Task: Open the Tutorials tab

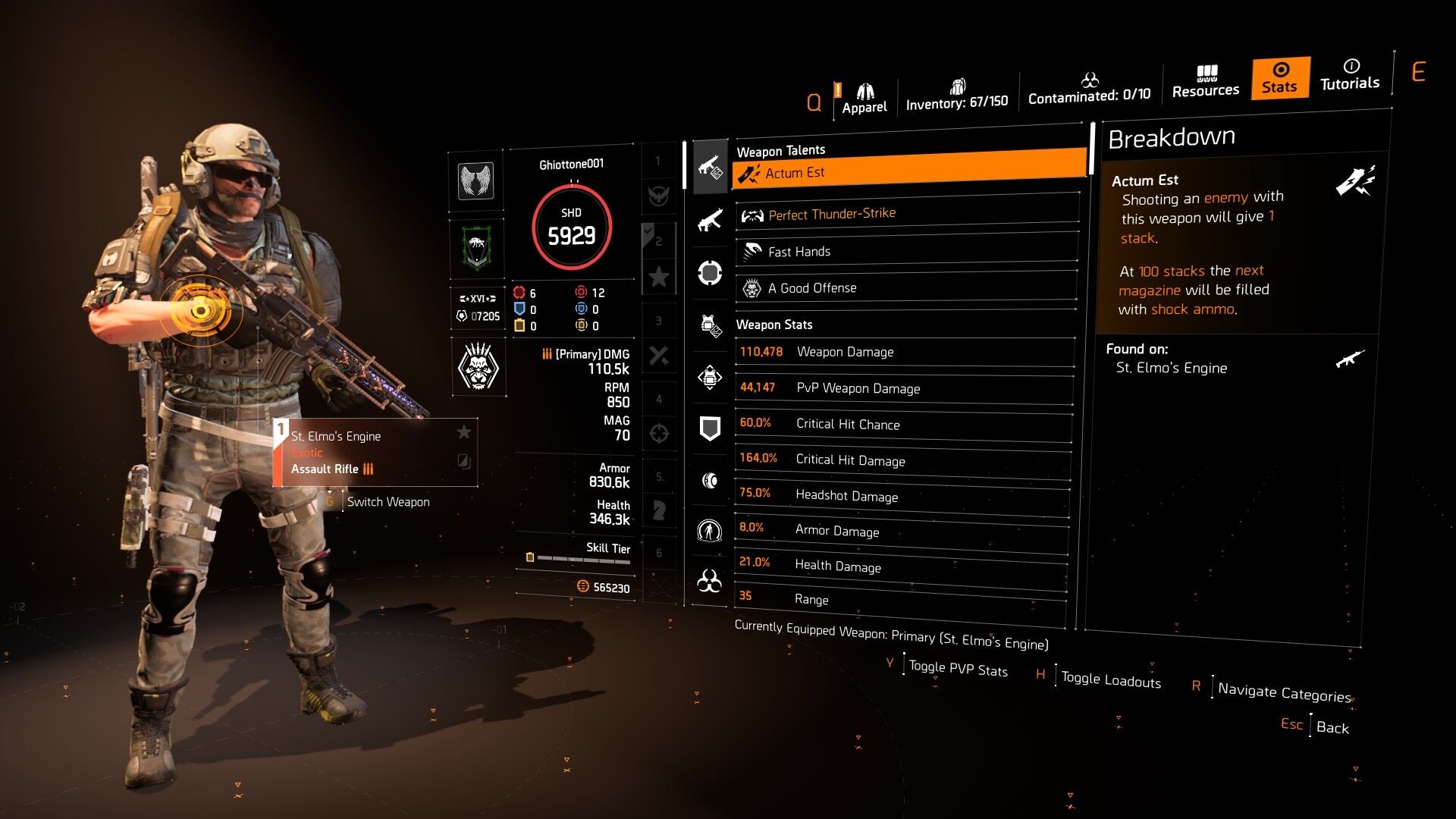Action: coord(1350,75)
